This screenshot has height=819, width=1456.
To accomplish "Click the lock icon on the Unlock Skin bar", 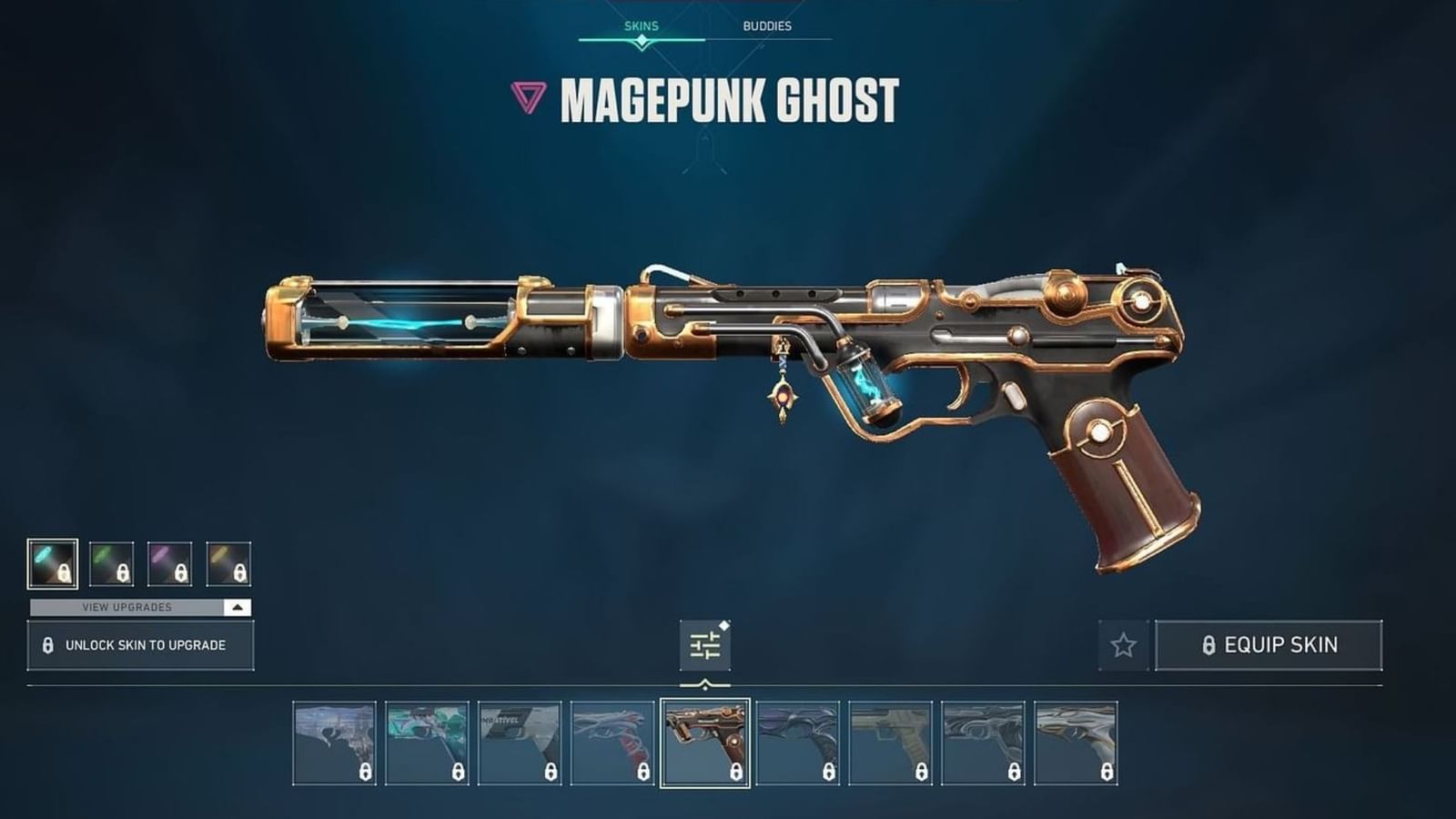I will [x=47, y=644].
